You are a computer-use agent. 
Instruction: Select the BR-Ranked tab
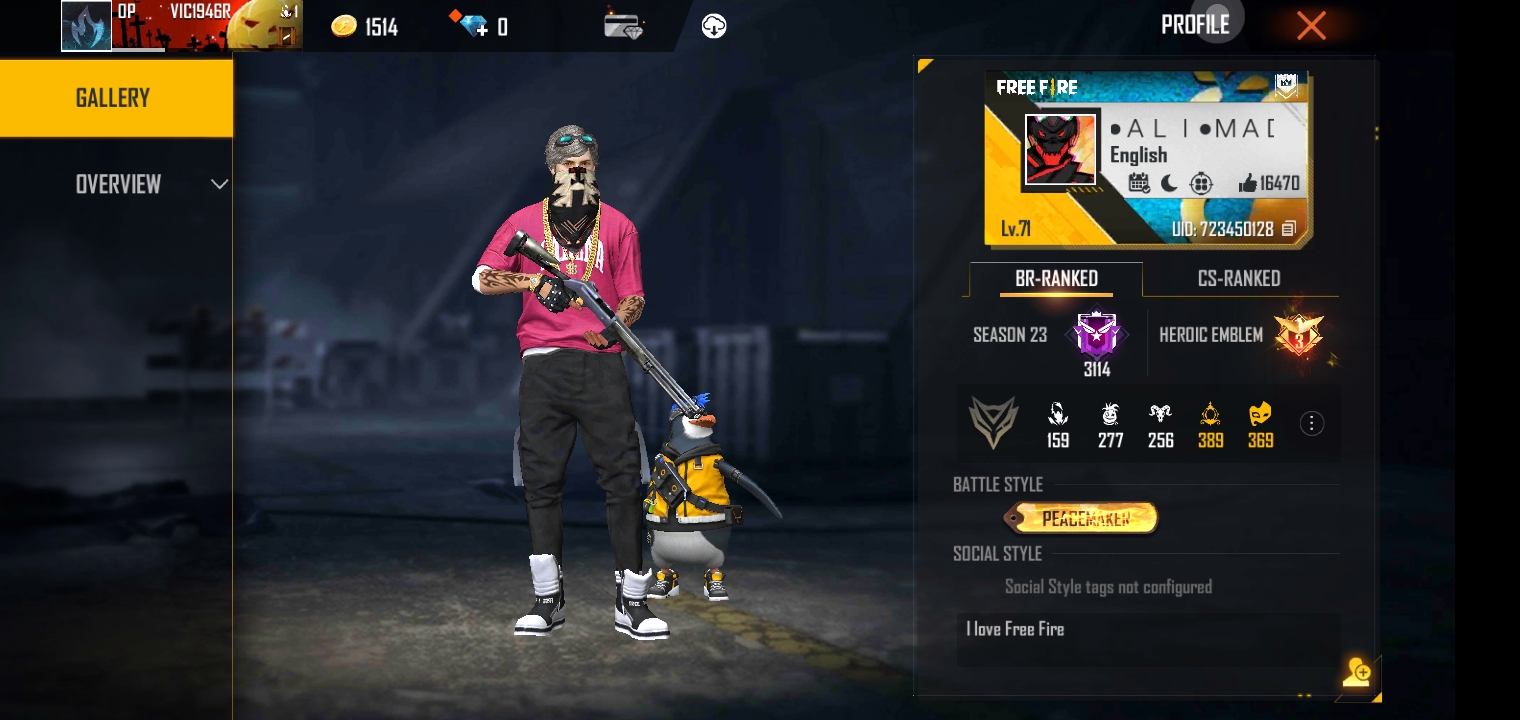pos(1056,279)
